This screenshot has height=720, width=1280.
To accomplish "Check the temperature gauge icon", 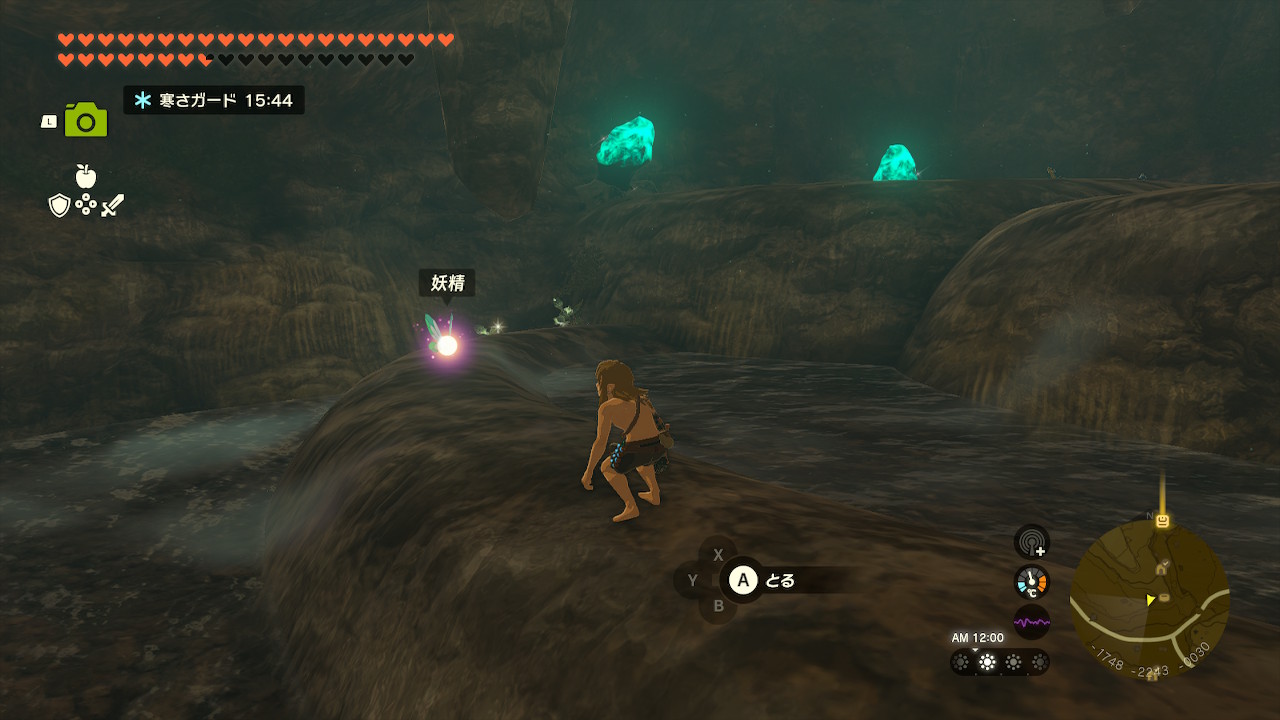I will 1031,582.
